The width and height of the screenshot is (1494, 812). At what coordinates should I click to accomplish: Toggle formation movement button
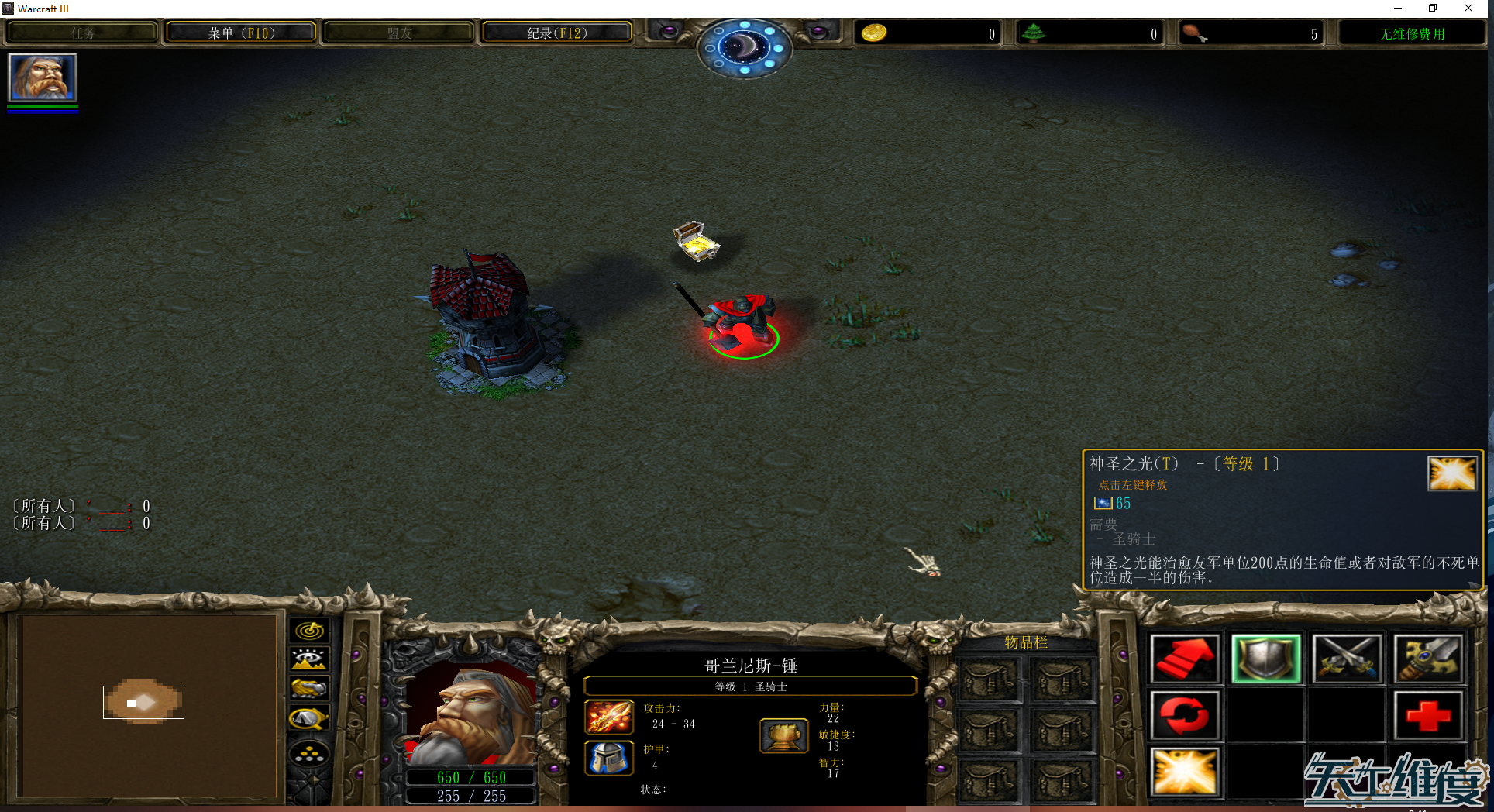309,753
